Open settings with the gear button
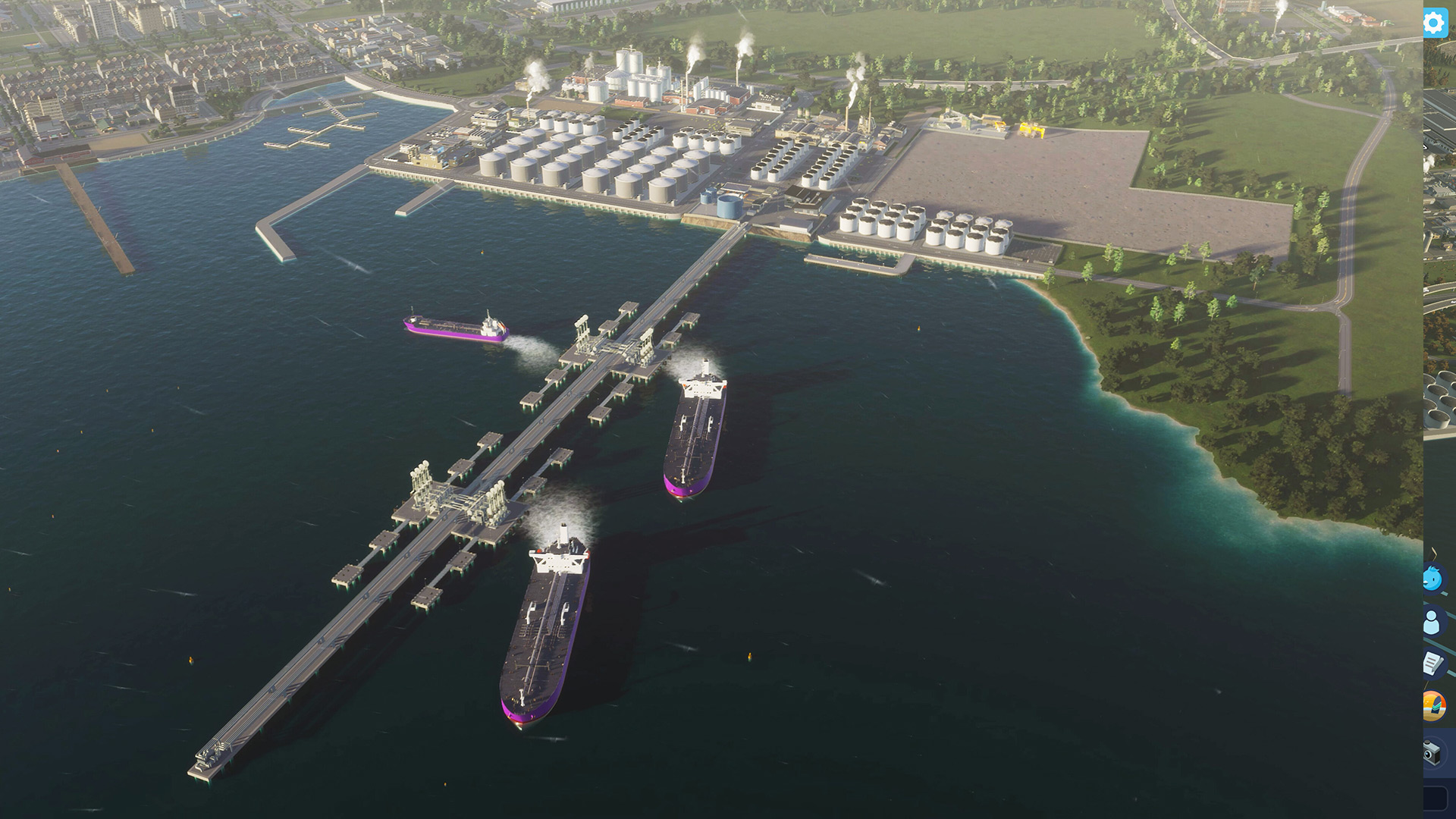1456x819 pixels. 1434,24
